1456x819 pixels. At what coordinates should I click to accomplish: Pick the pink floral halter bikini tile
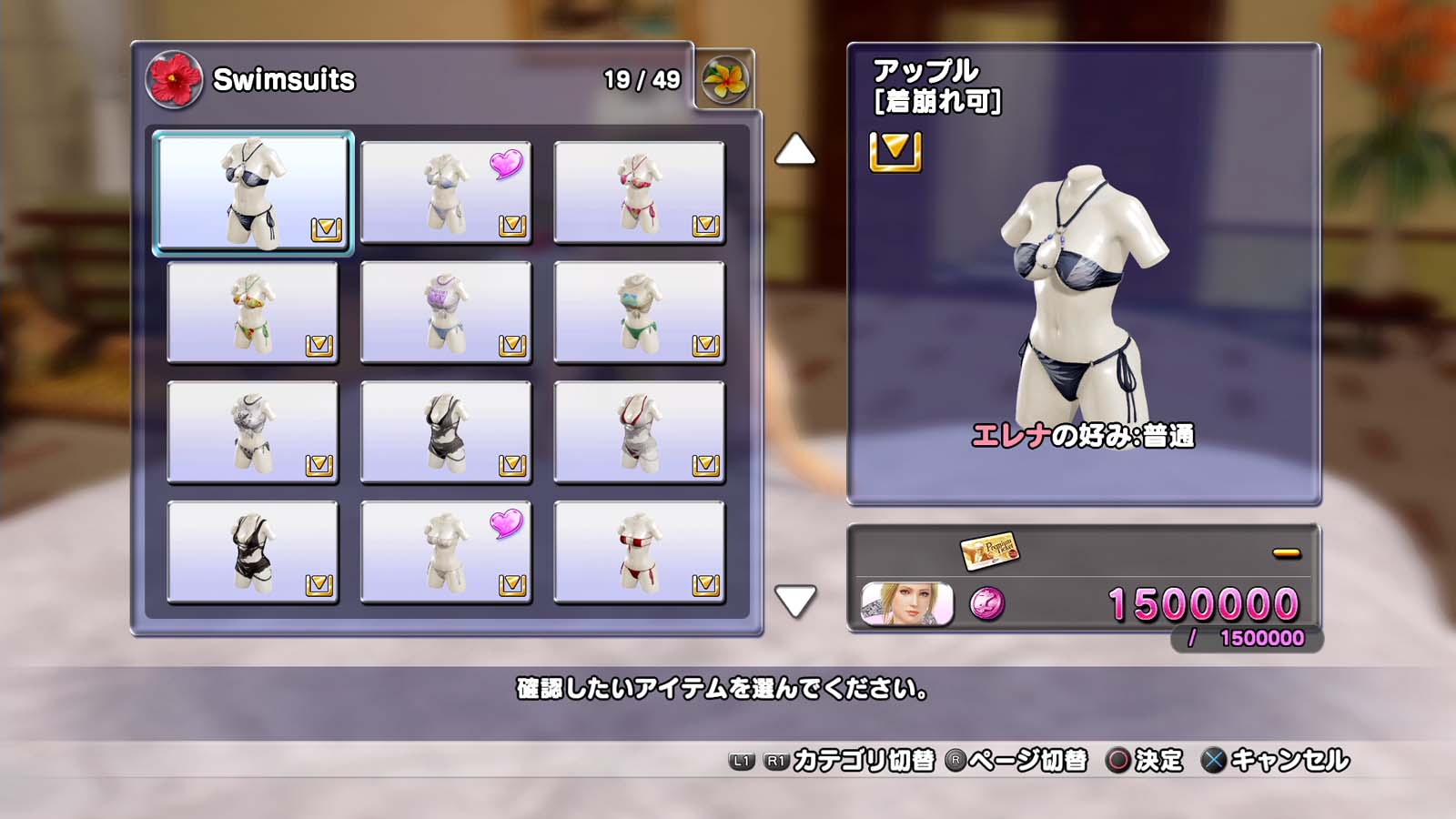coord(639,192)
